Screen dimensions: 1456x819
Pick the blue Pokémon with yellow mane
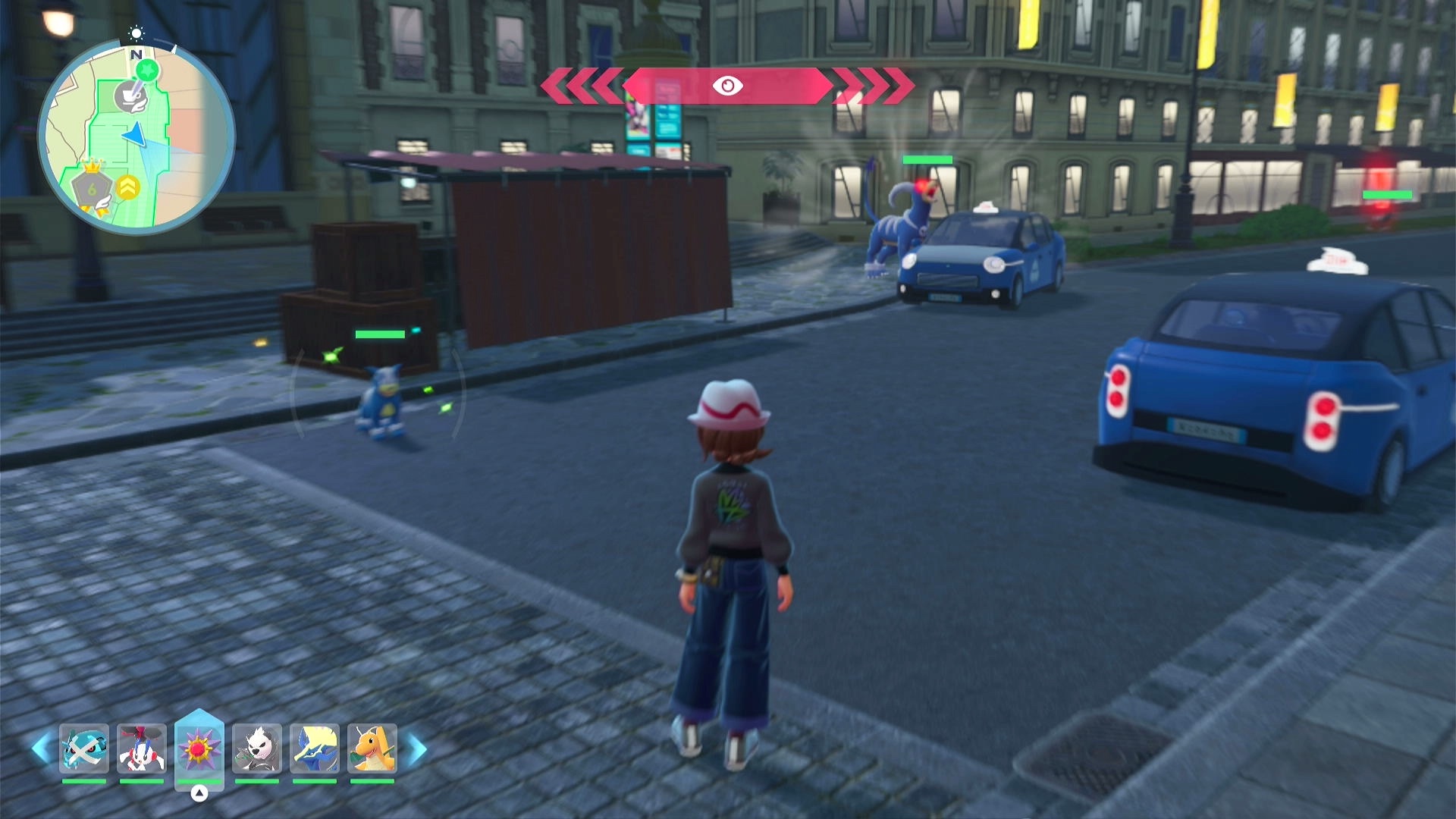pos(315,748)
